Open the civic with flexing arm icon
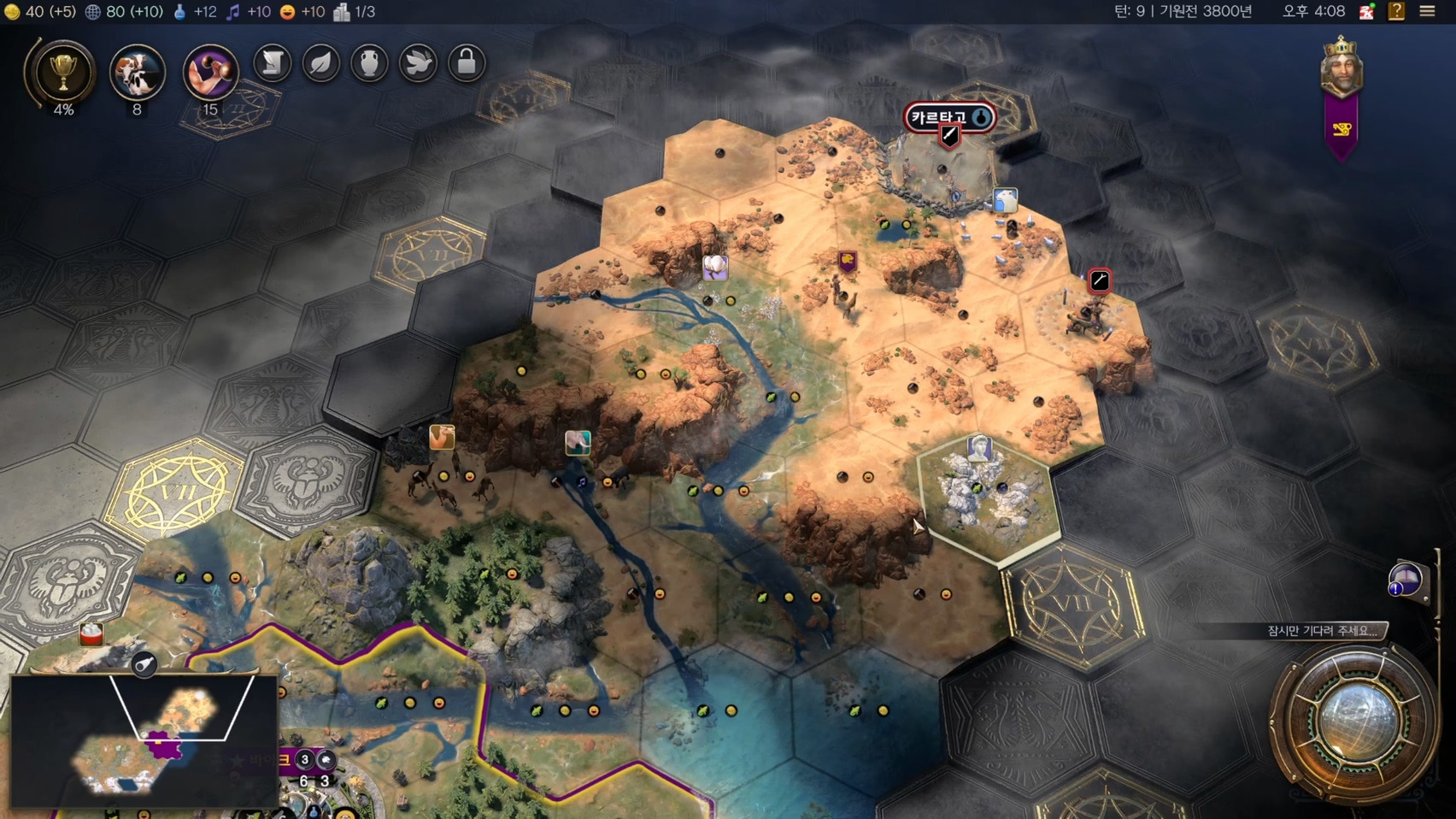Viewport: 1456px width, 819px height. (210, 72)
